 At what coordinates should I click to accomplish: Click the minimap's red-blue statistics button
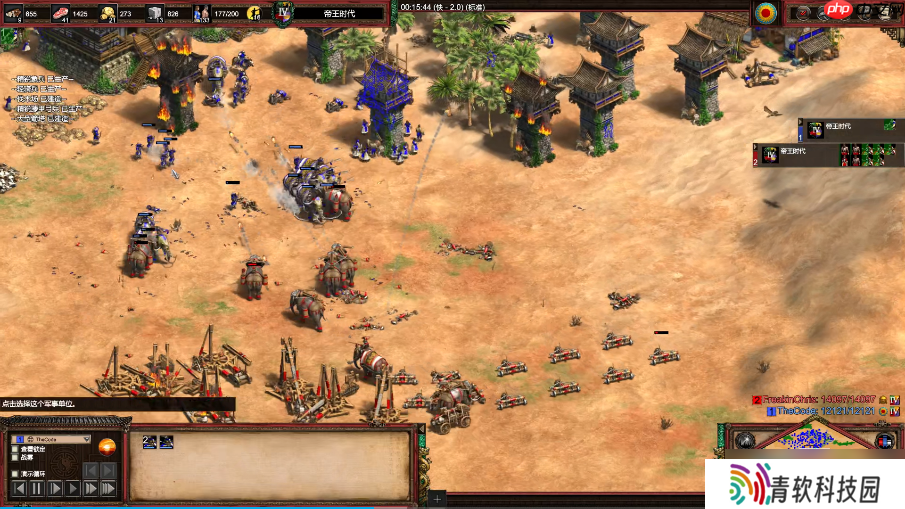tap(884, 441)
